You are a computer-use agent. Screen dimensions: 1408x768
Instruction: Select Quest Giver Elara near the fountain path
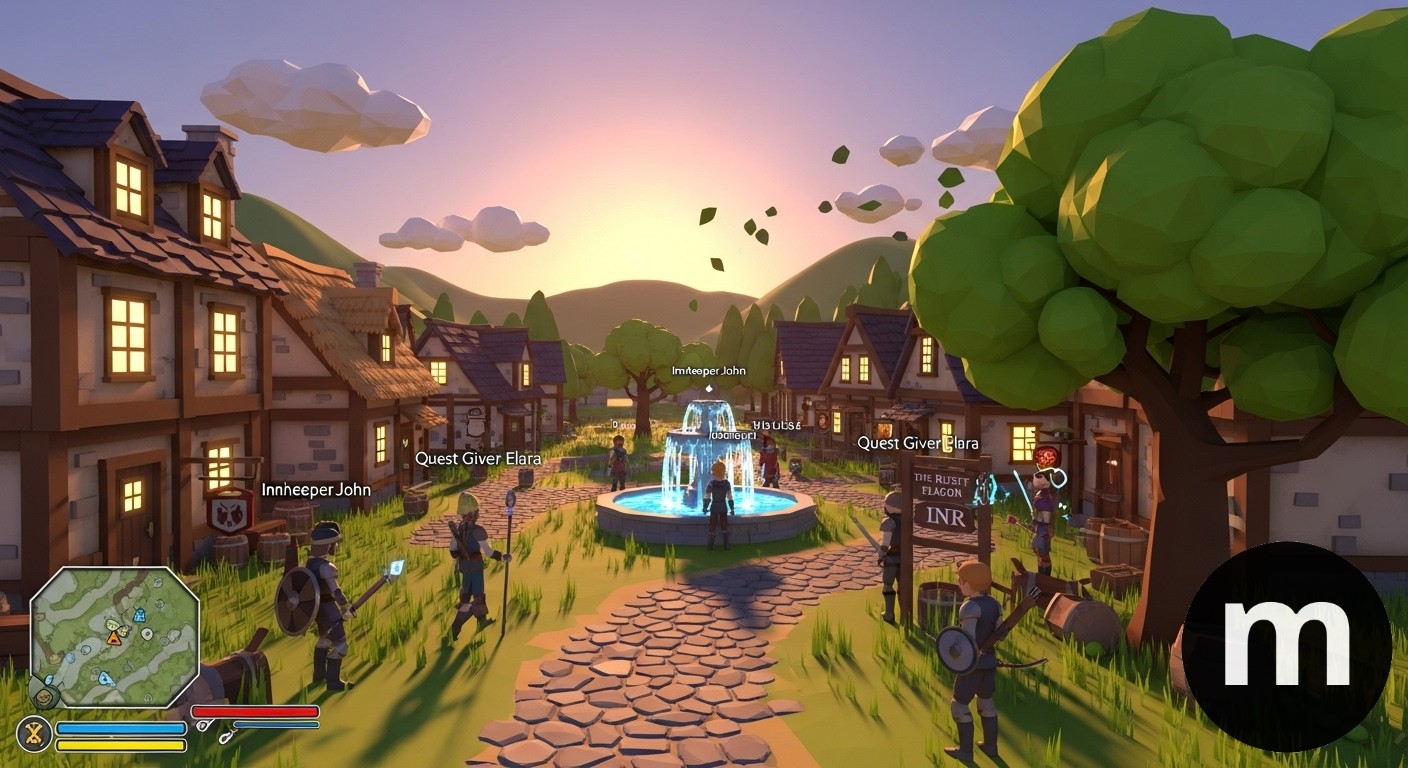click(x=477, y=458)
